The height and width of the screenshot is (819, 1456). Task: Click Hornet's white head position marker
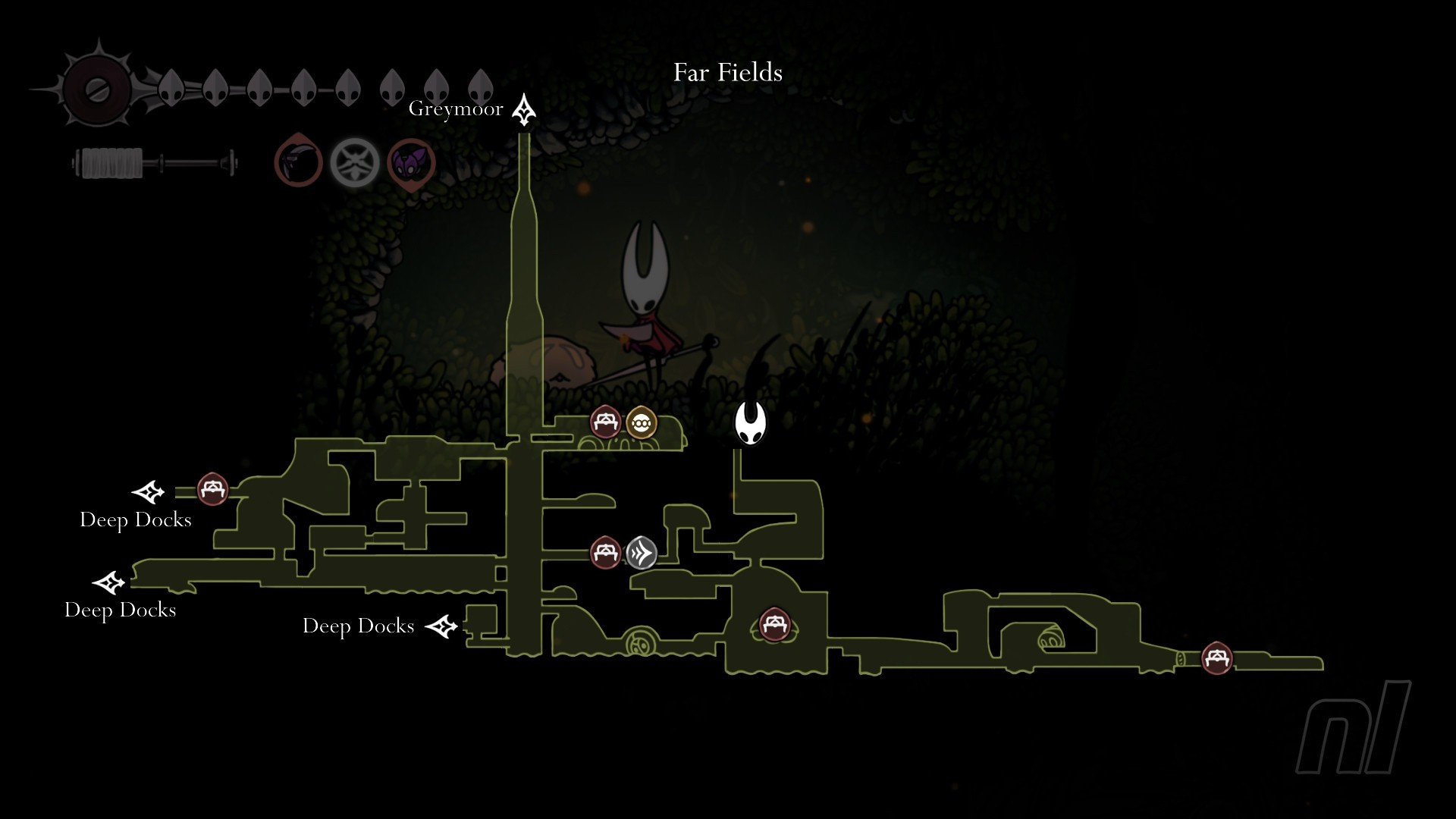coord(750,424)
